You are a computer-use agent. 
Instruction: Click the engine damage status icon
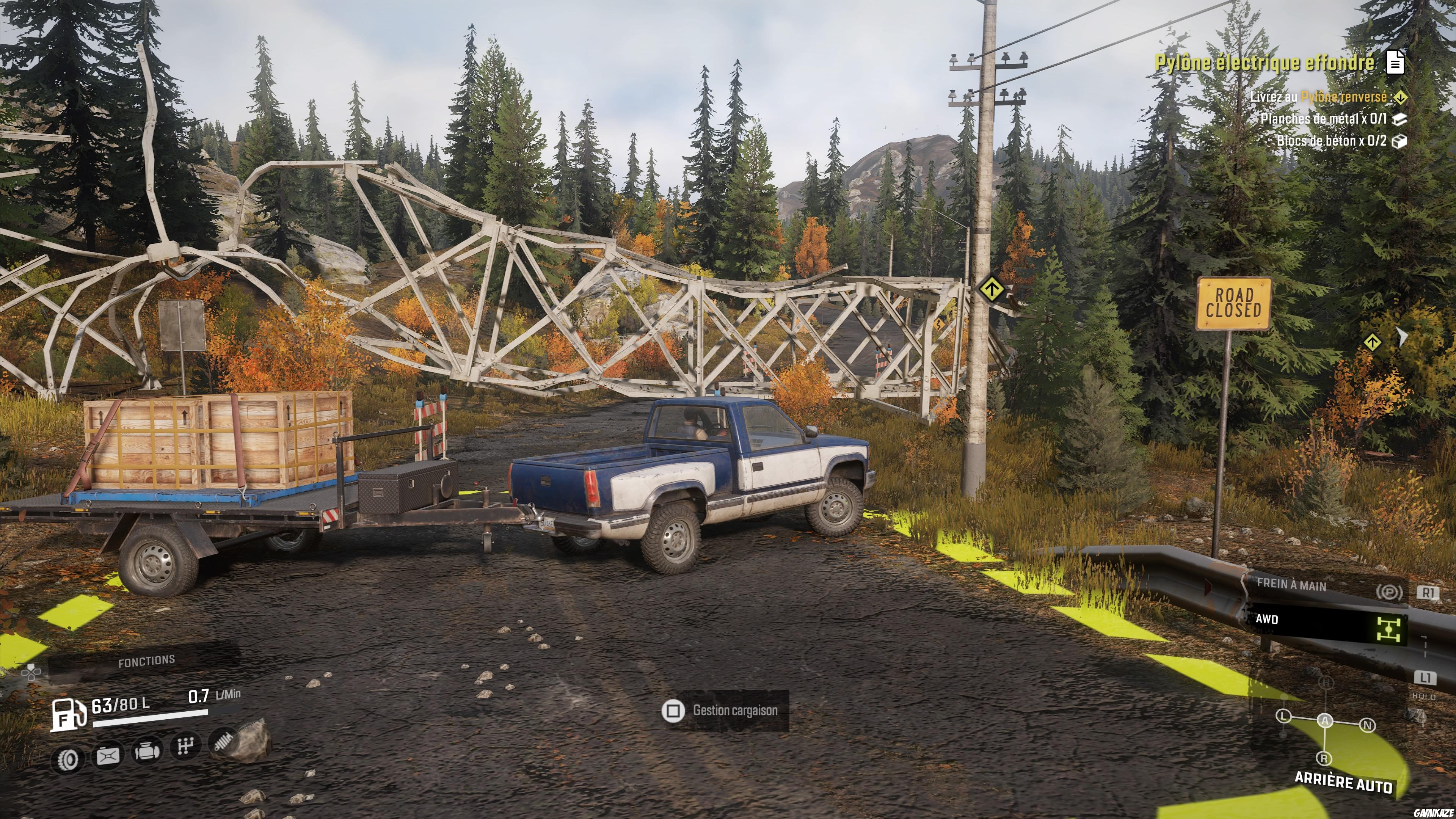[x=146, y=752]
